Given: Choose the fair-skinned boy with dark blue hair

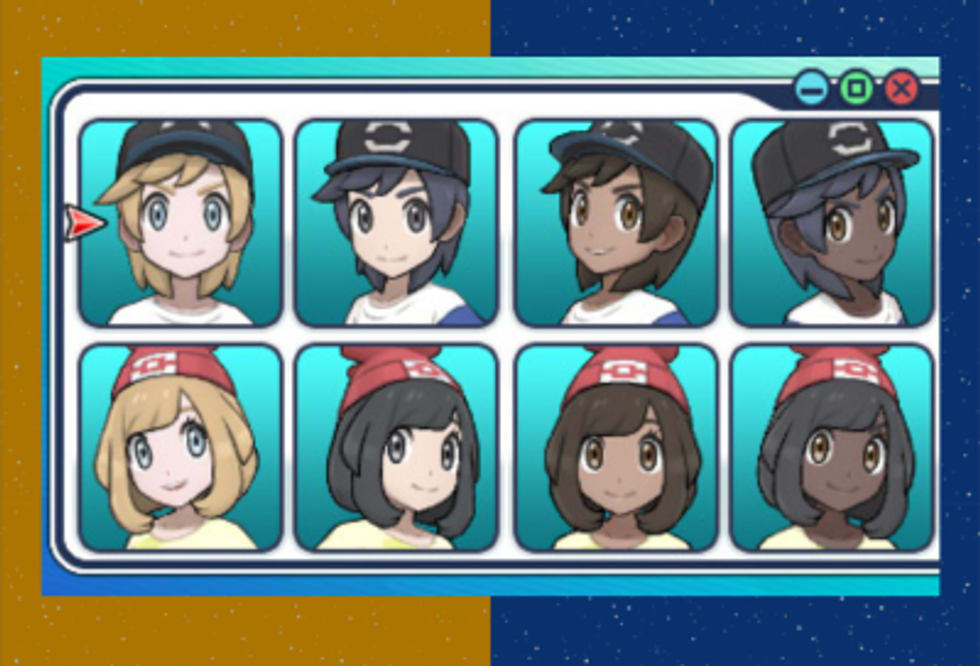Looking at the screenshot, I should point(396,223).
